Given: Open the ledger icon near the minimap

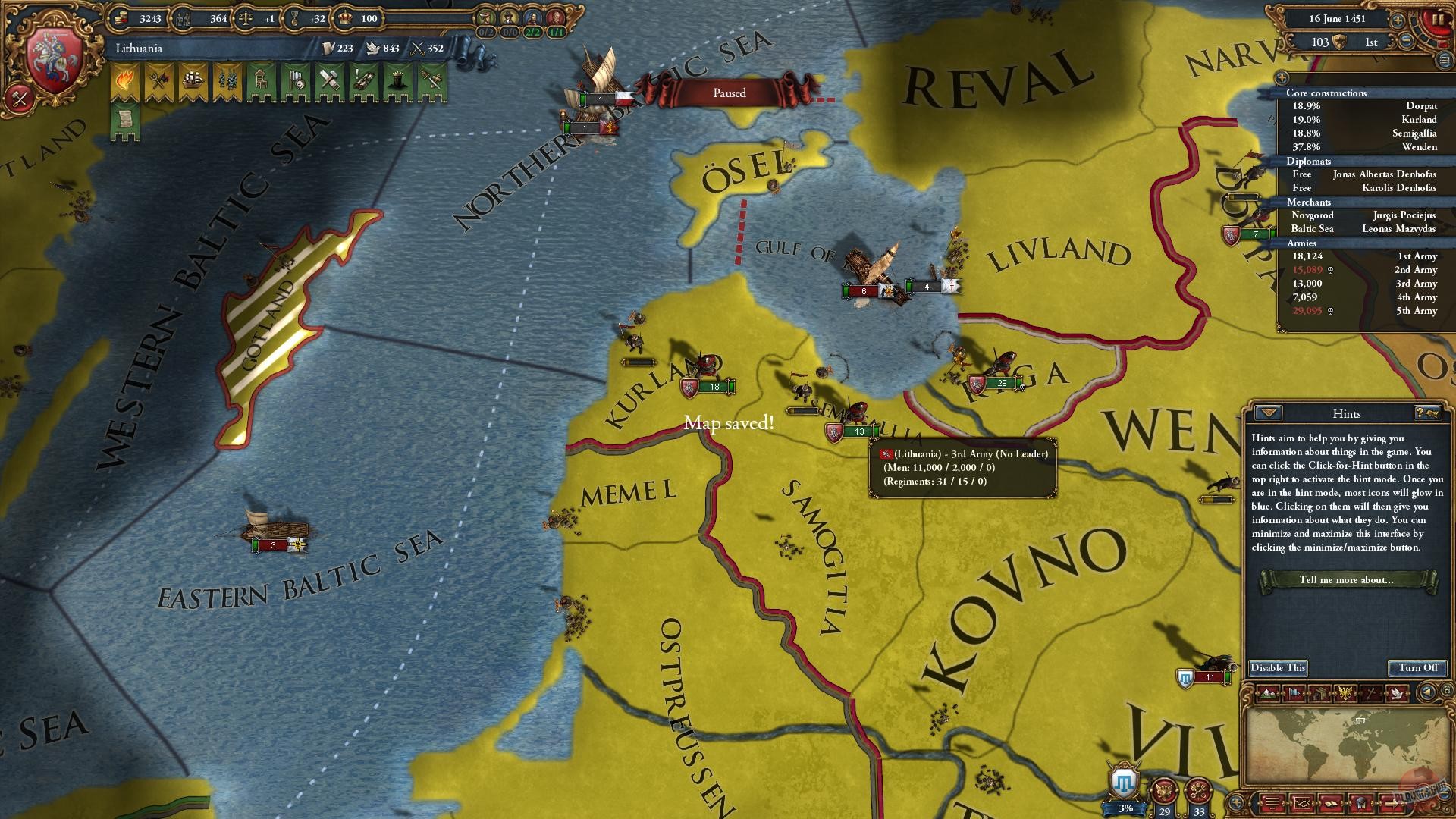Looking at the screenshot, I should (1321, 694).
